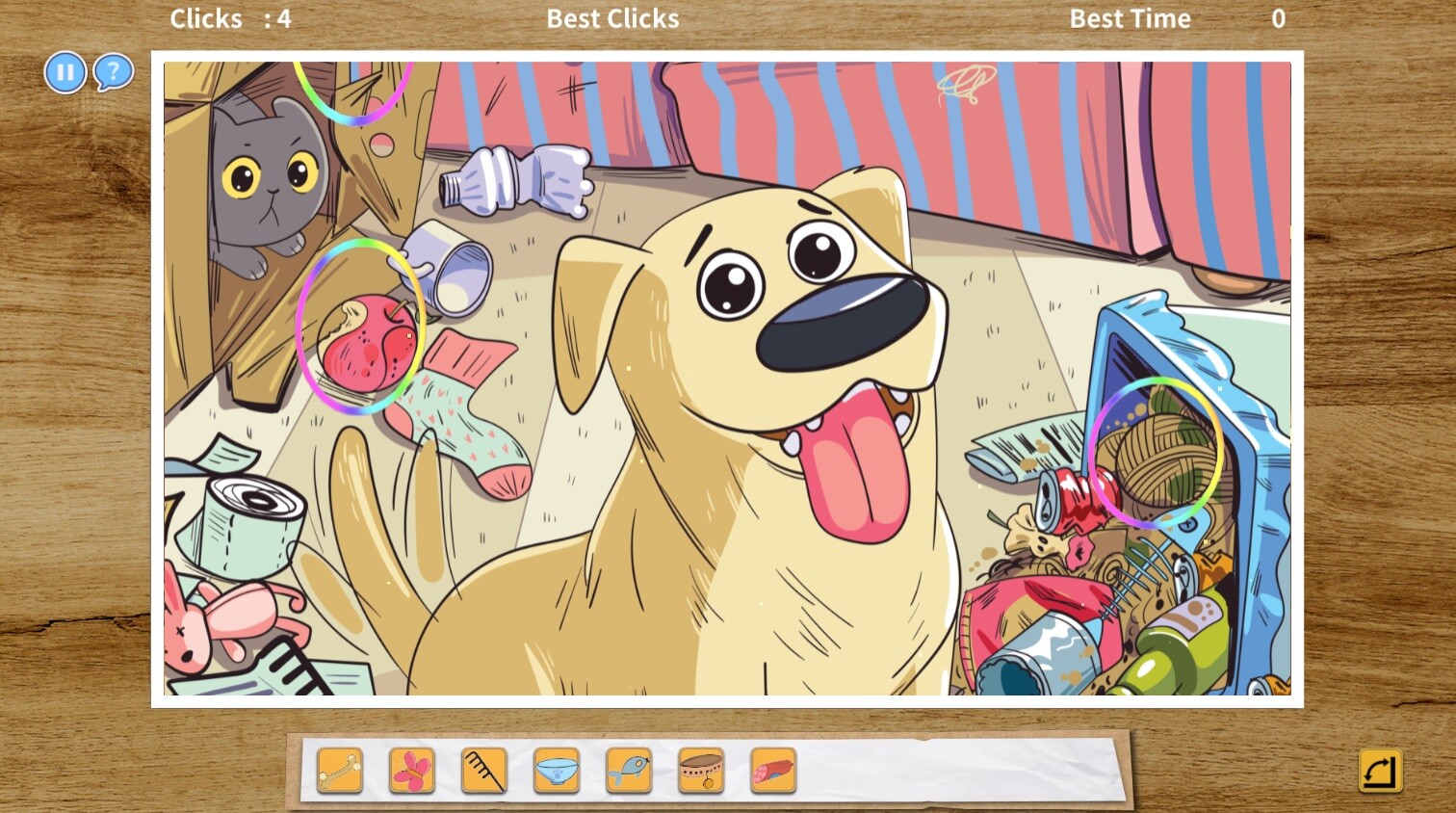Image resolution: width=1456 pixels, height=813 pixels.
Task: Select the sausage item icon
Action: pyautogui.click(x=773, y=771)
